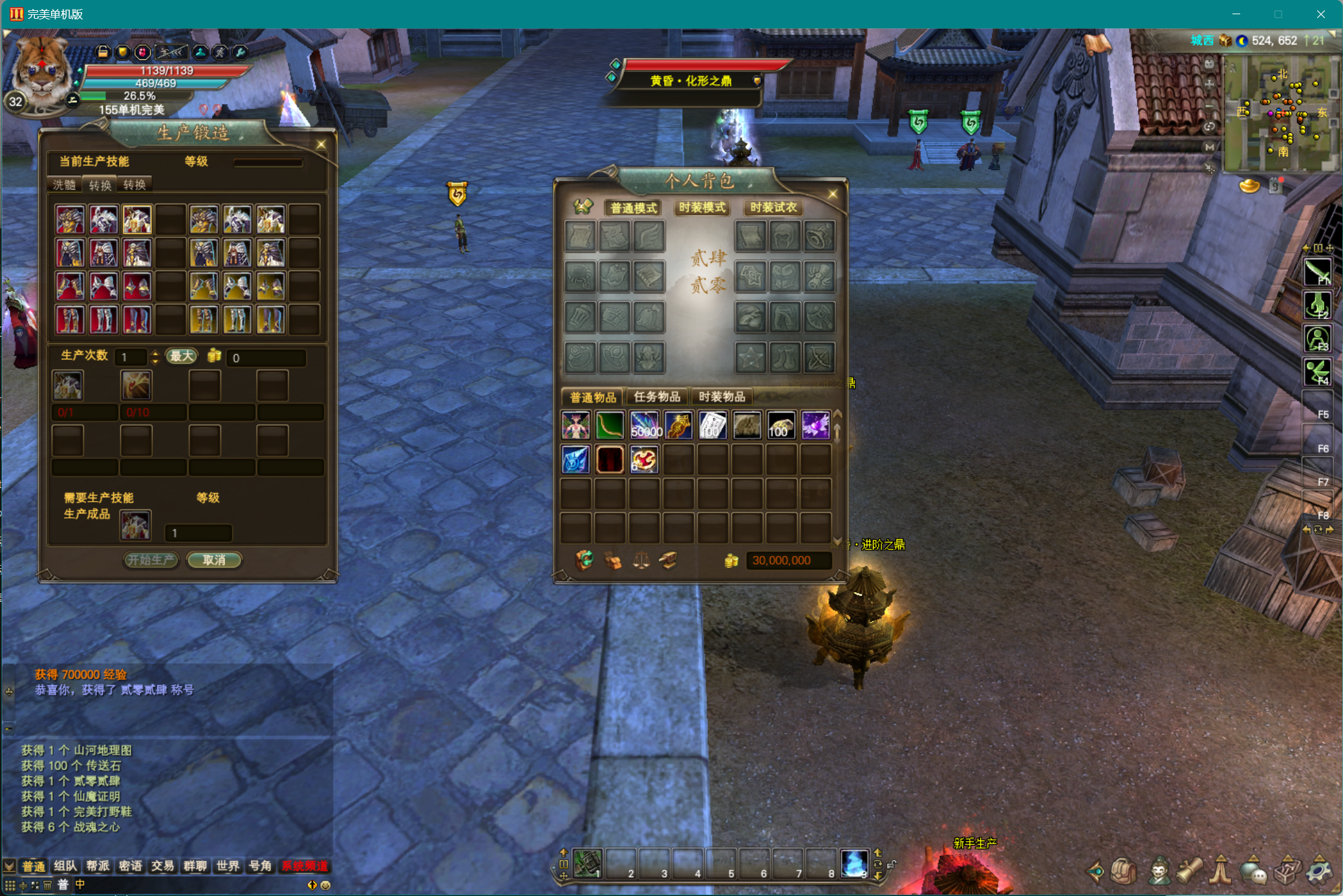Click the 开始生产 start production button
1343x896 pixels.
pyautogui.click(x=151, y=560)
